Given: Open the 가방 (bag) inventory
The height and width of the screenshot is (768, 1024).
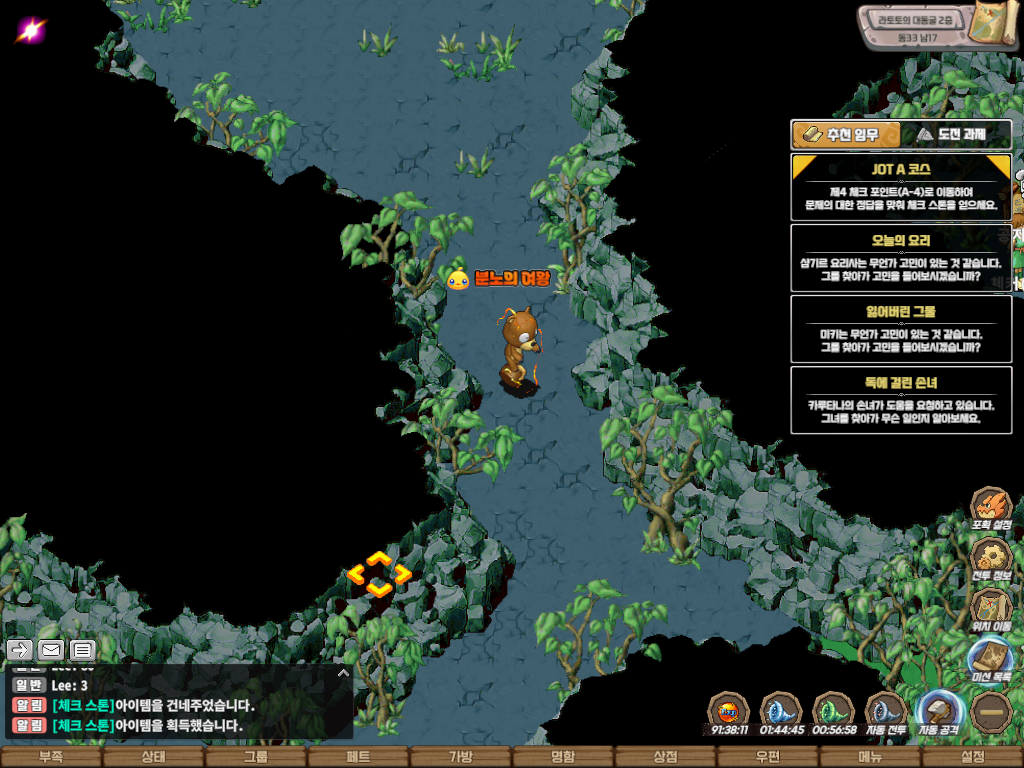Looking at the screenshot, I should pos(461,757).
